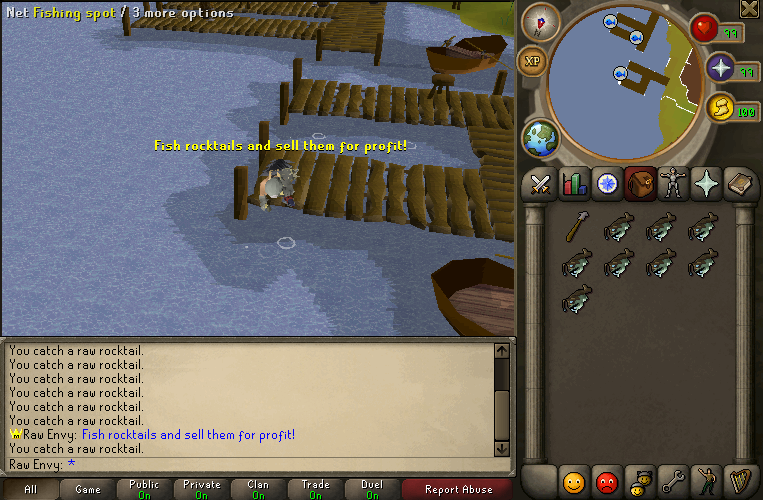The image size is (763, 500).
Task: Open the Ignore list tab
Action: pos(607,482)
